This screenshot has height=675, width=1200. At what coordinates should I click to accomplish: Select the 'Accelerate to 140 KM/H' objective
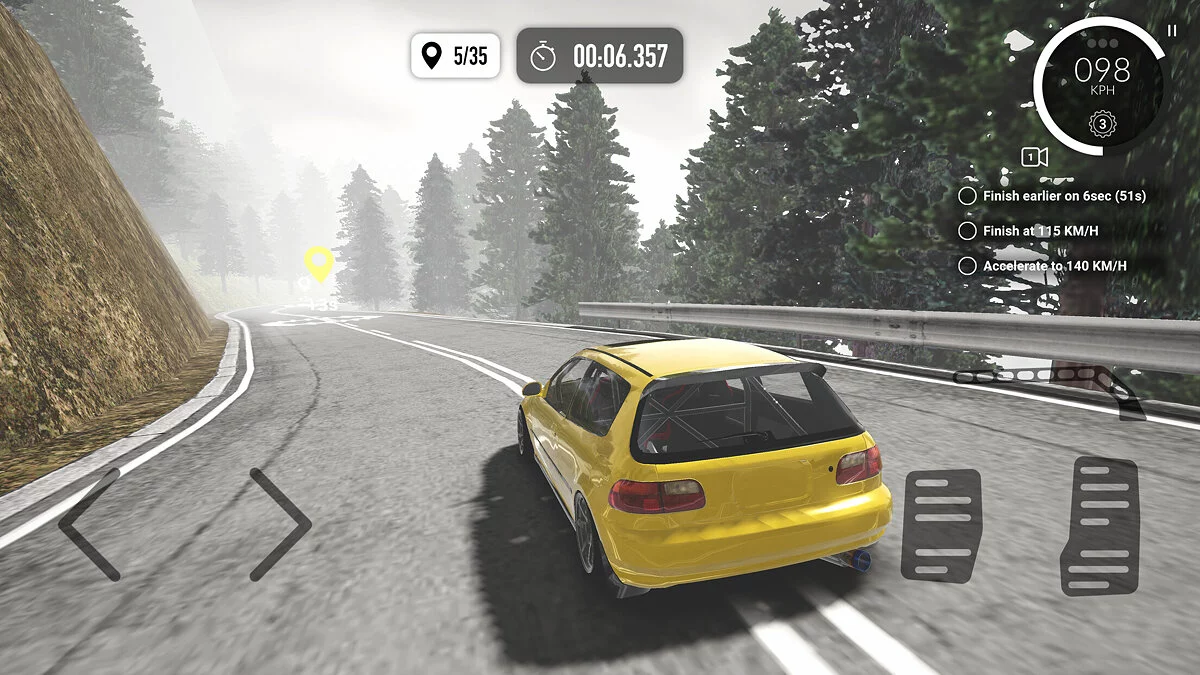1053,266
